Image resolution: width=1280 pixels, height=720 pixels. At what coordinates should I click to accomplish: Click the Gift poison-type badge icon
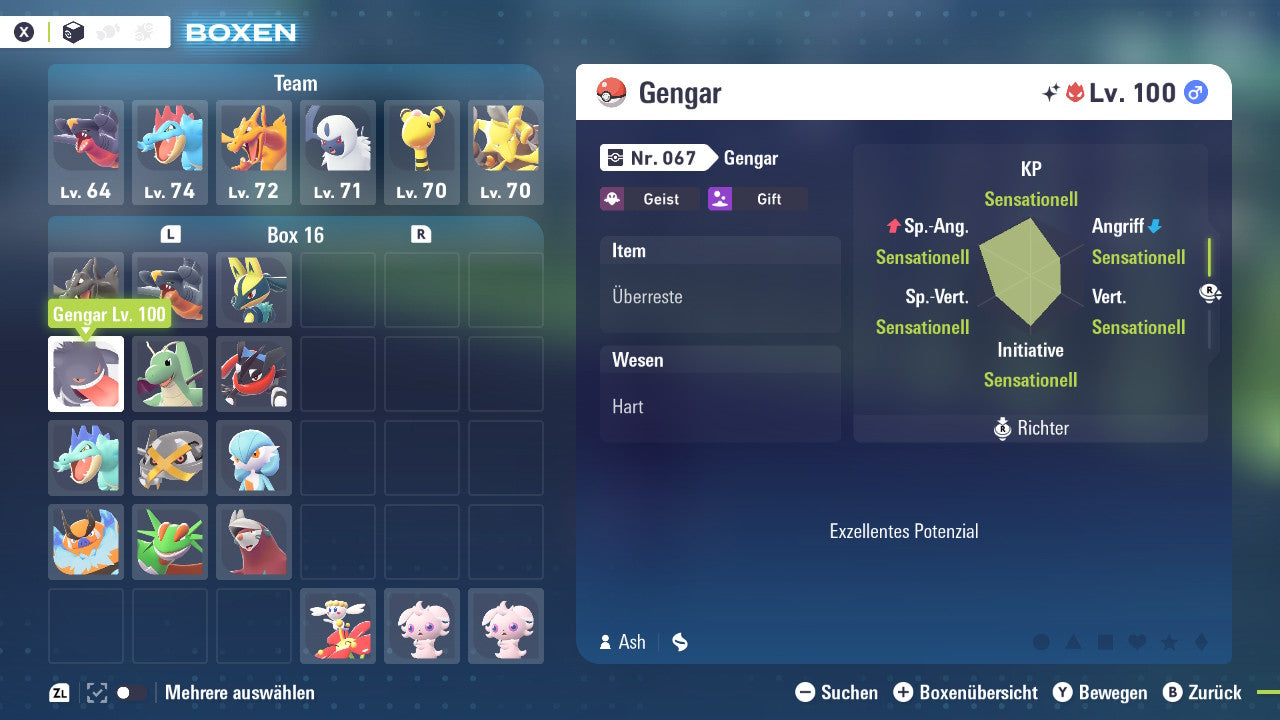coord(719,199)
